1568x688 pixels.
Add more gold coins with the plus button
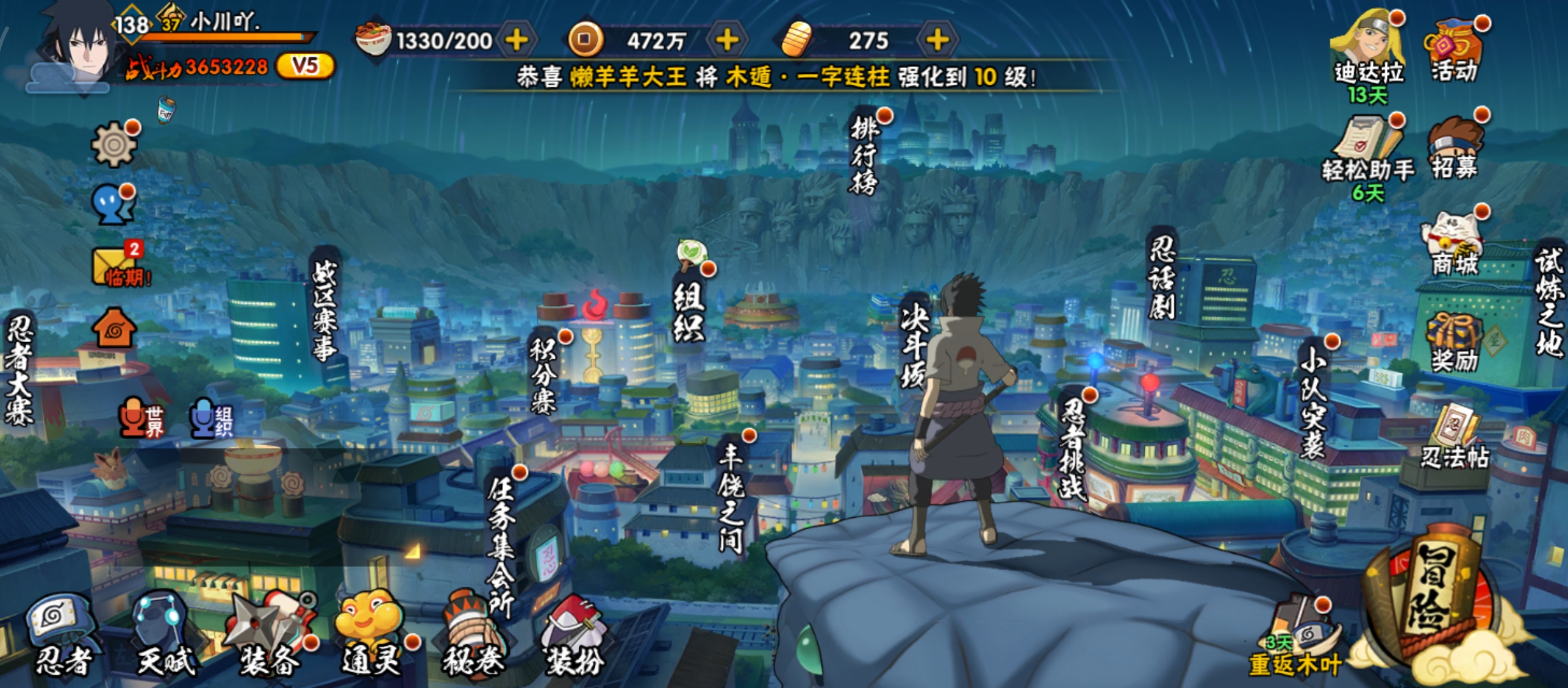[x=727, y=41]
